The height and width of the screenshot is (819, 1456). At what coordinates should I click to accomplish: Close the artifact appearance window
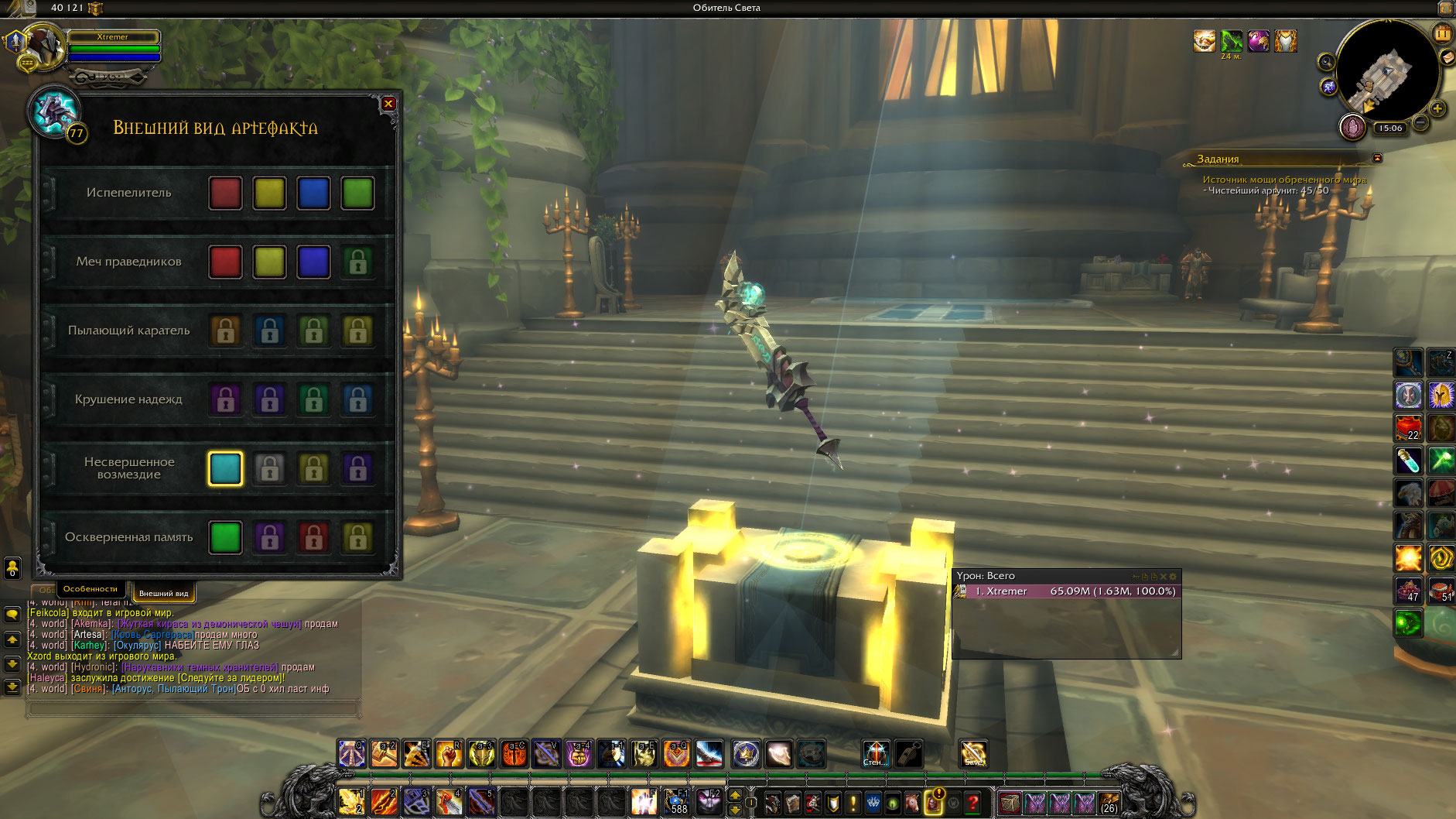[x=388, y=104]
